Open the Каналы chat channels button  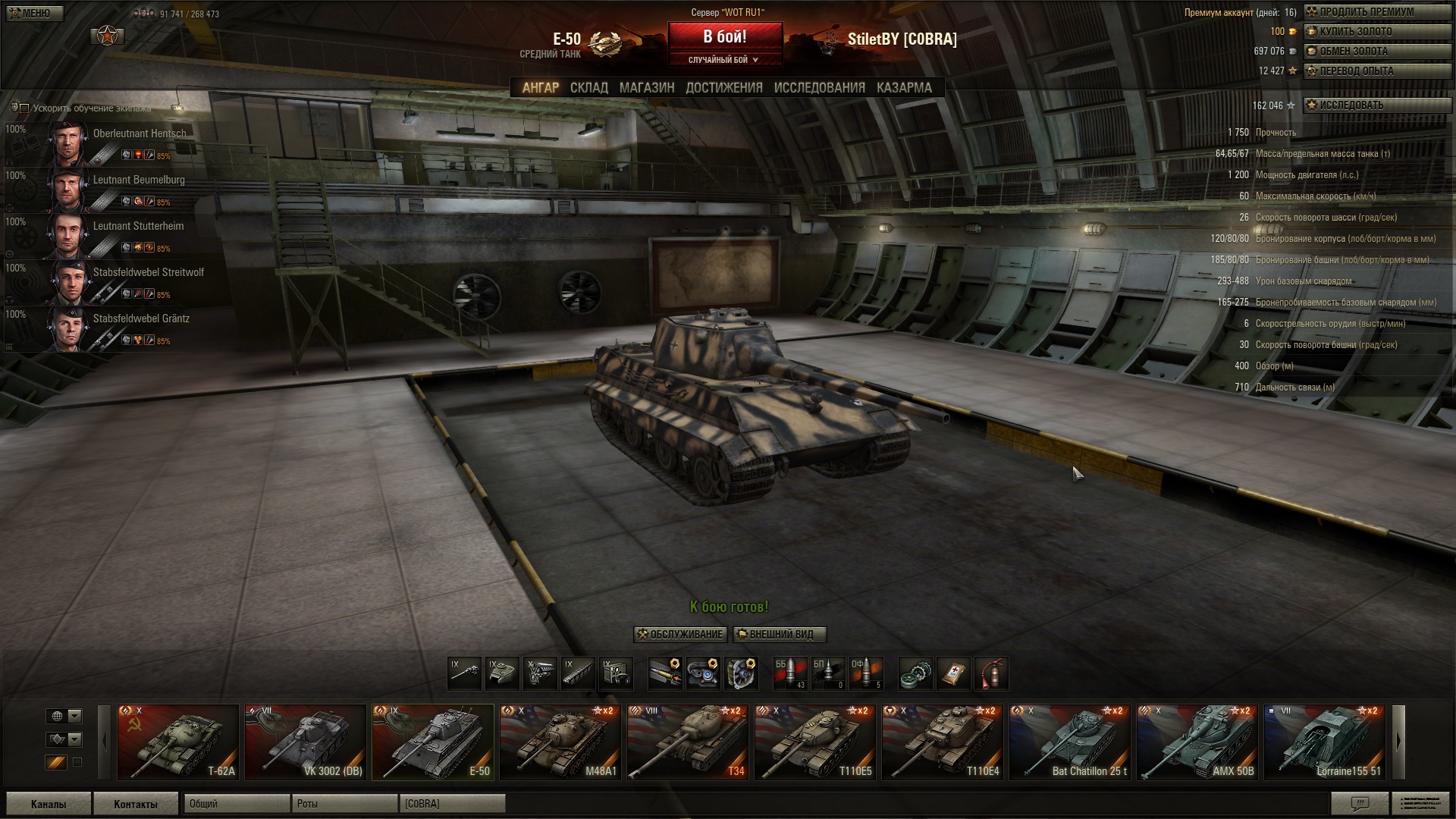click(49, 804)
